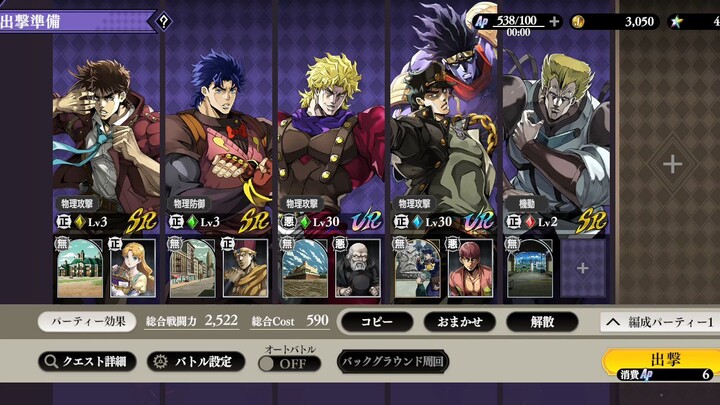Select バックグラウンド周回 background farming

(392, 361)
